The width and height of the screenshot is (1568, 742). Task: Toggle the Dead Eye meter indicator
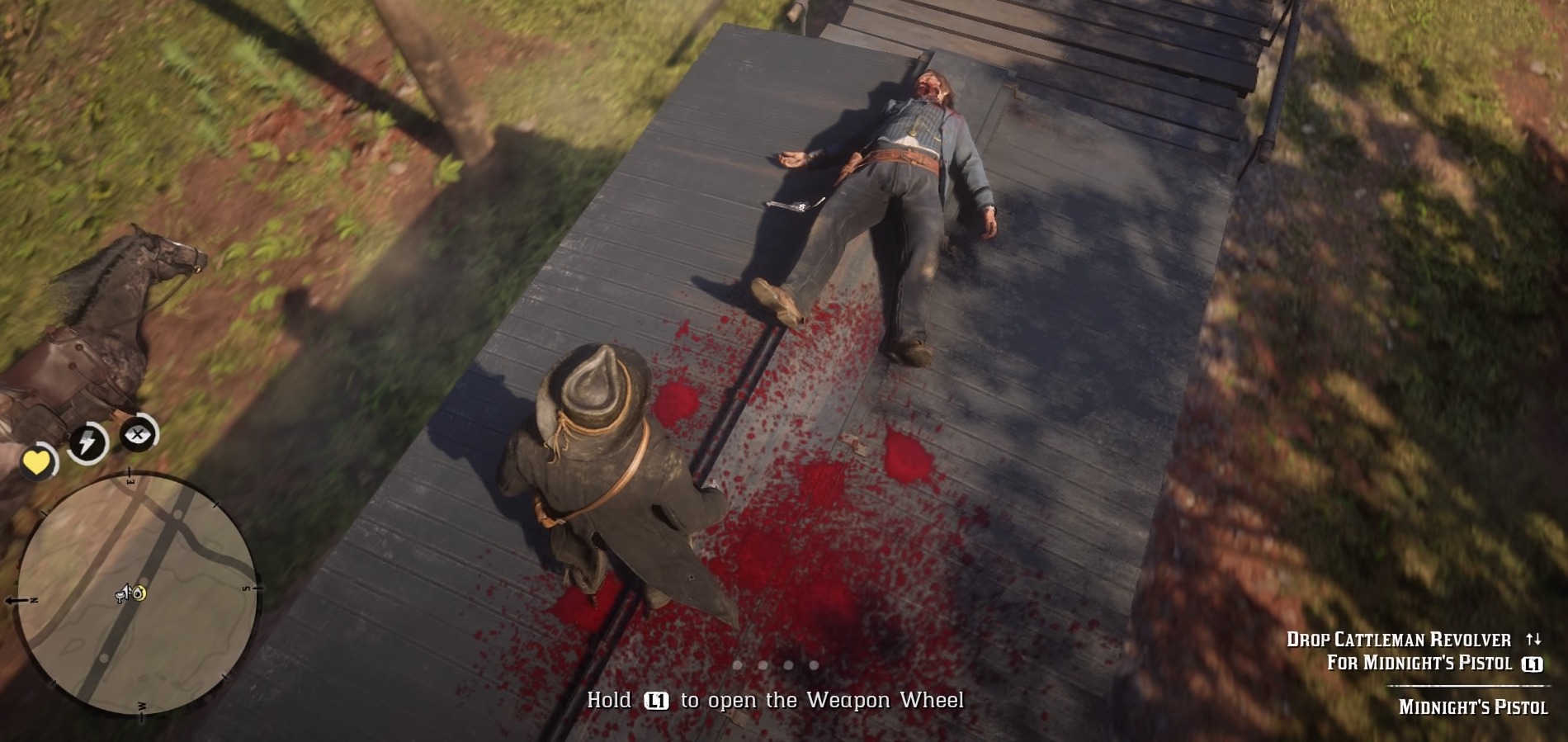coord(139,436)
